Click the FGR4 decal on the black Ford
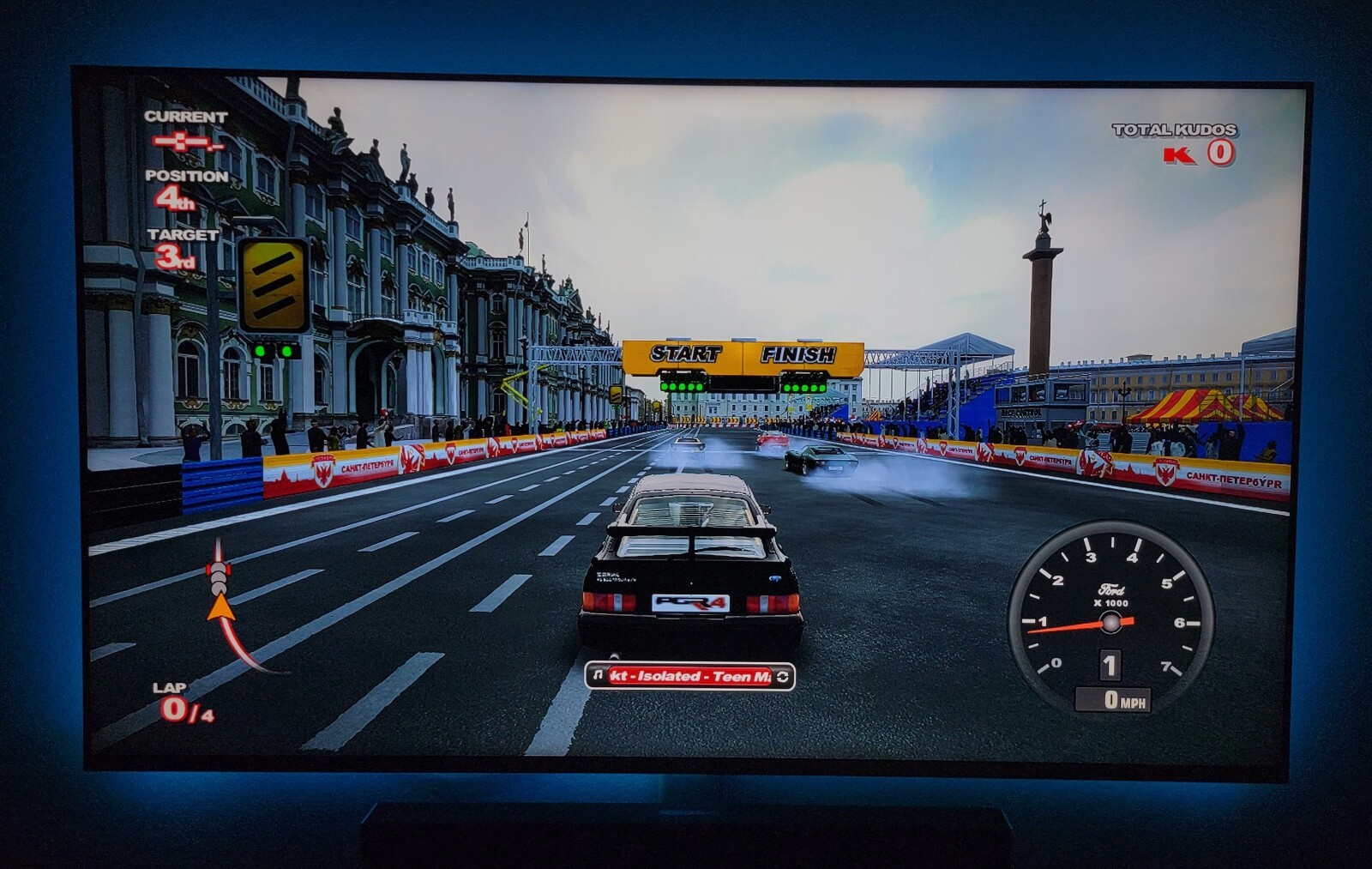 click(x=691, y=603)
